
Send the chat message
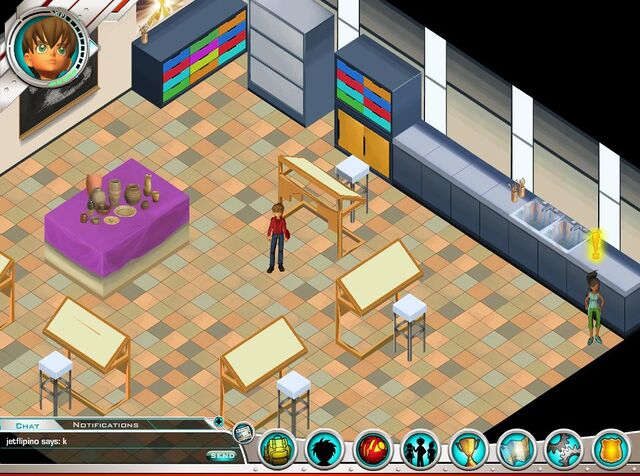click(222, 456)
